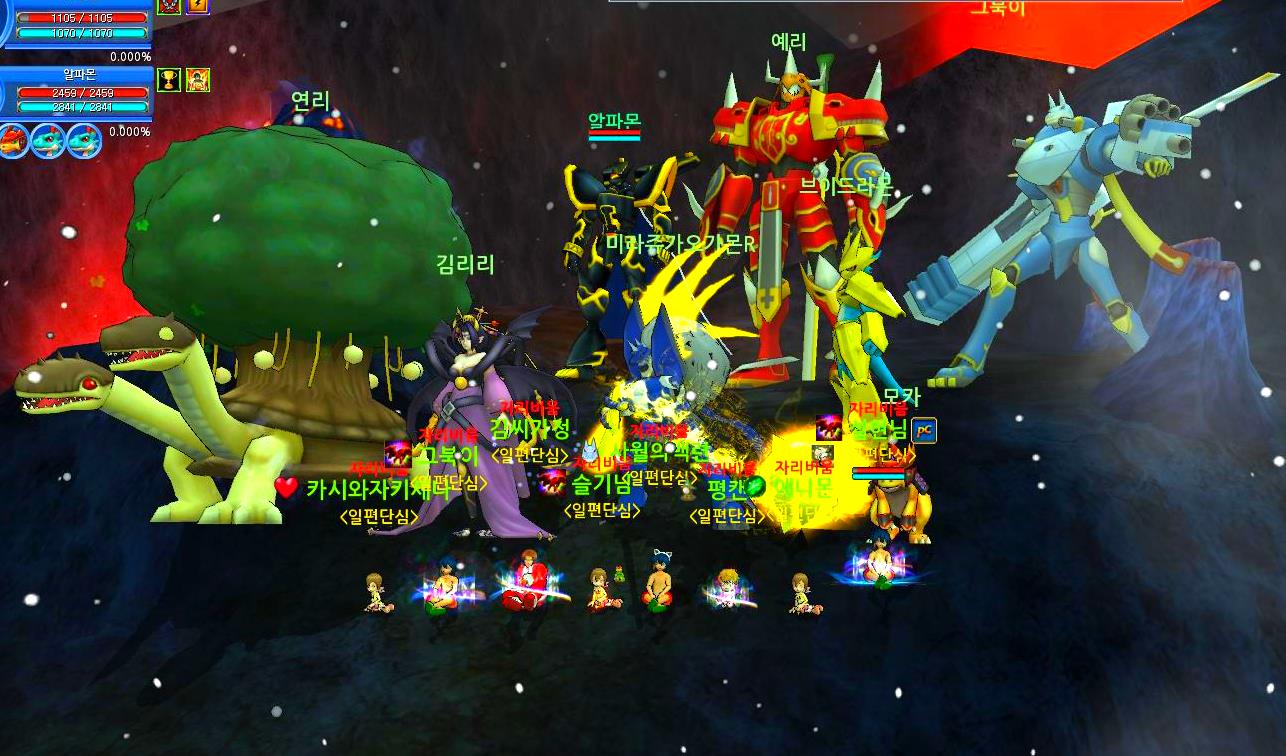Inspect the flaming character buff icon
Image resolution: width=1286 pixels, height=756 pixels.
198,80
